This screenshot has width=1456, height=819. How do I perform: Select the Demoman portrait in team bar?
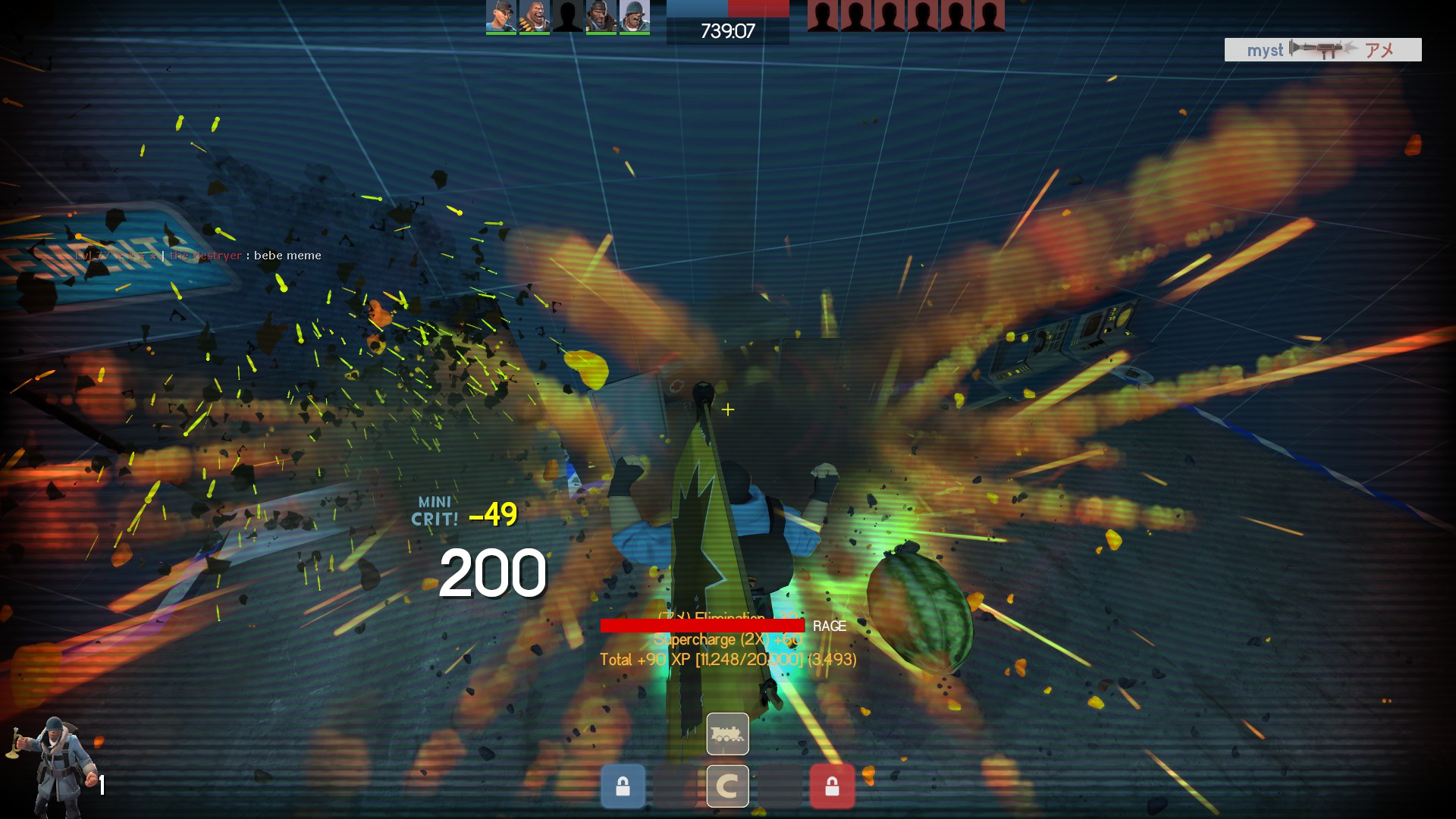pyautogui.click(x=601, y=17)
